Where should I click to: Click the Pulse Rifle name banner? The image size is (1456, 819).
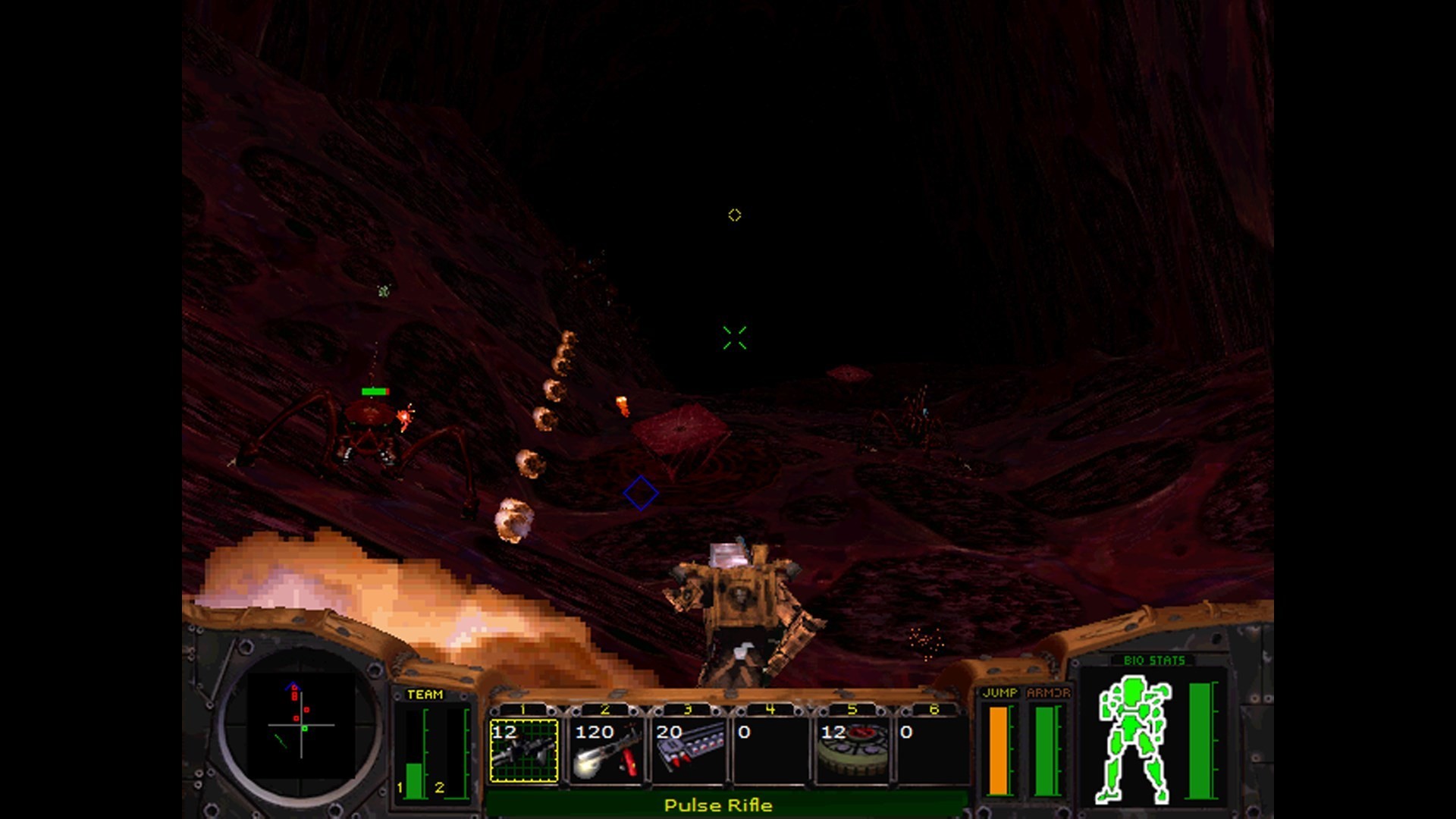tap(718, 806)
